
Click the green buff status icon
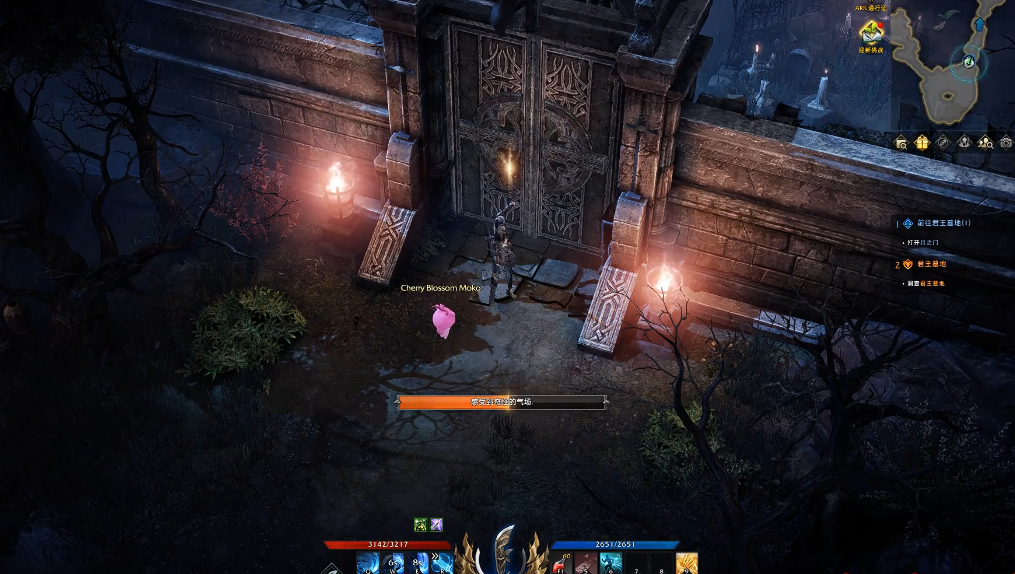421,524
